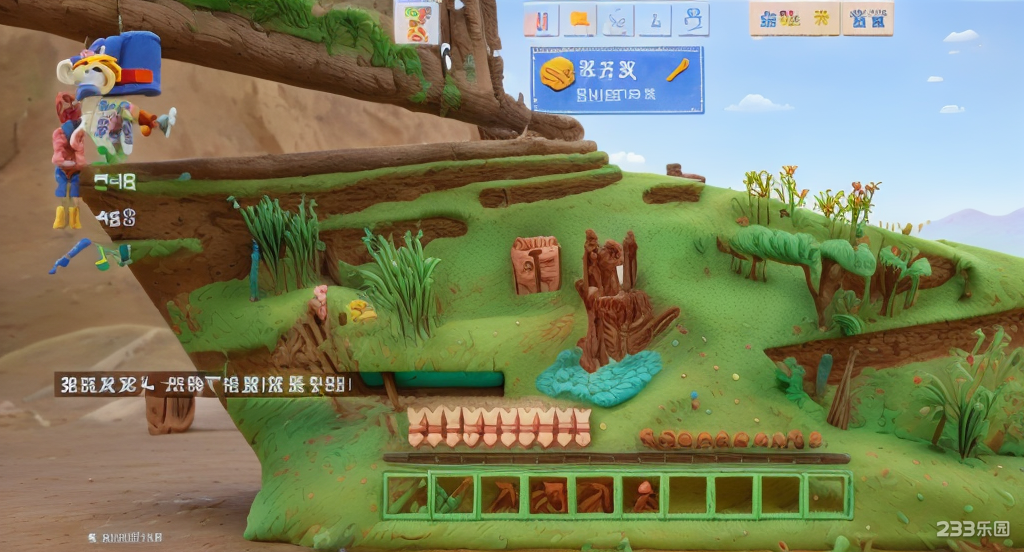Click the wide beige button with colored glyphs
The height and width of the screenshot is (552, 1024).
(794, 18)
